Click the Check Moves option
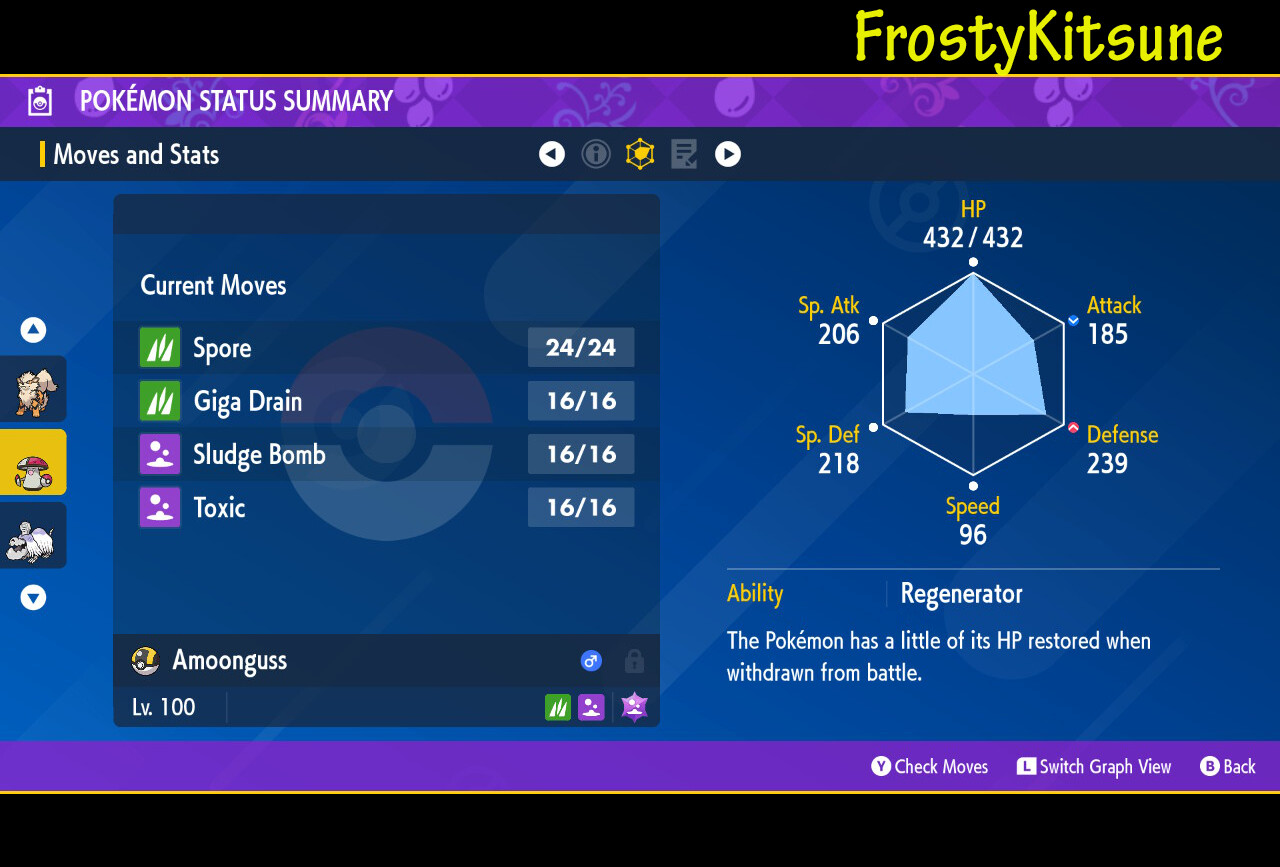This screenshot has height=867, width=1280. (930, 767)
